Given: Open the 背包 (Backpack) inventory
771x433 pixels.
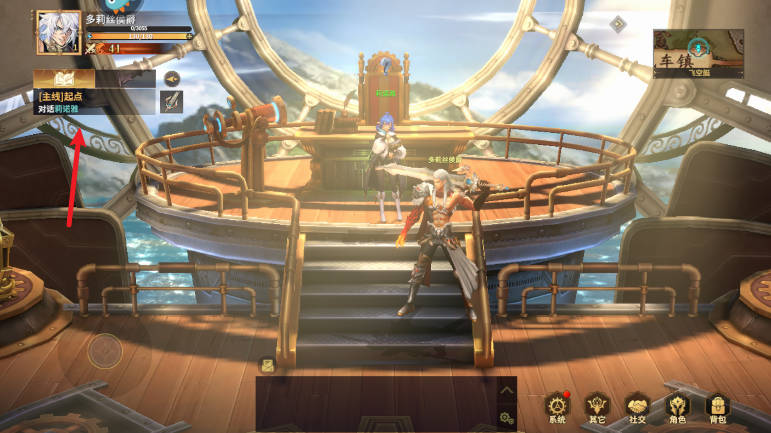Looking at the screenshot, I should click(x=716, y=406).
